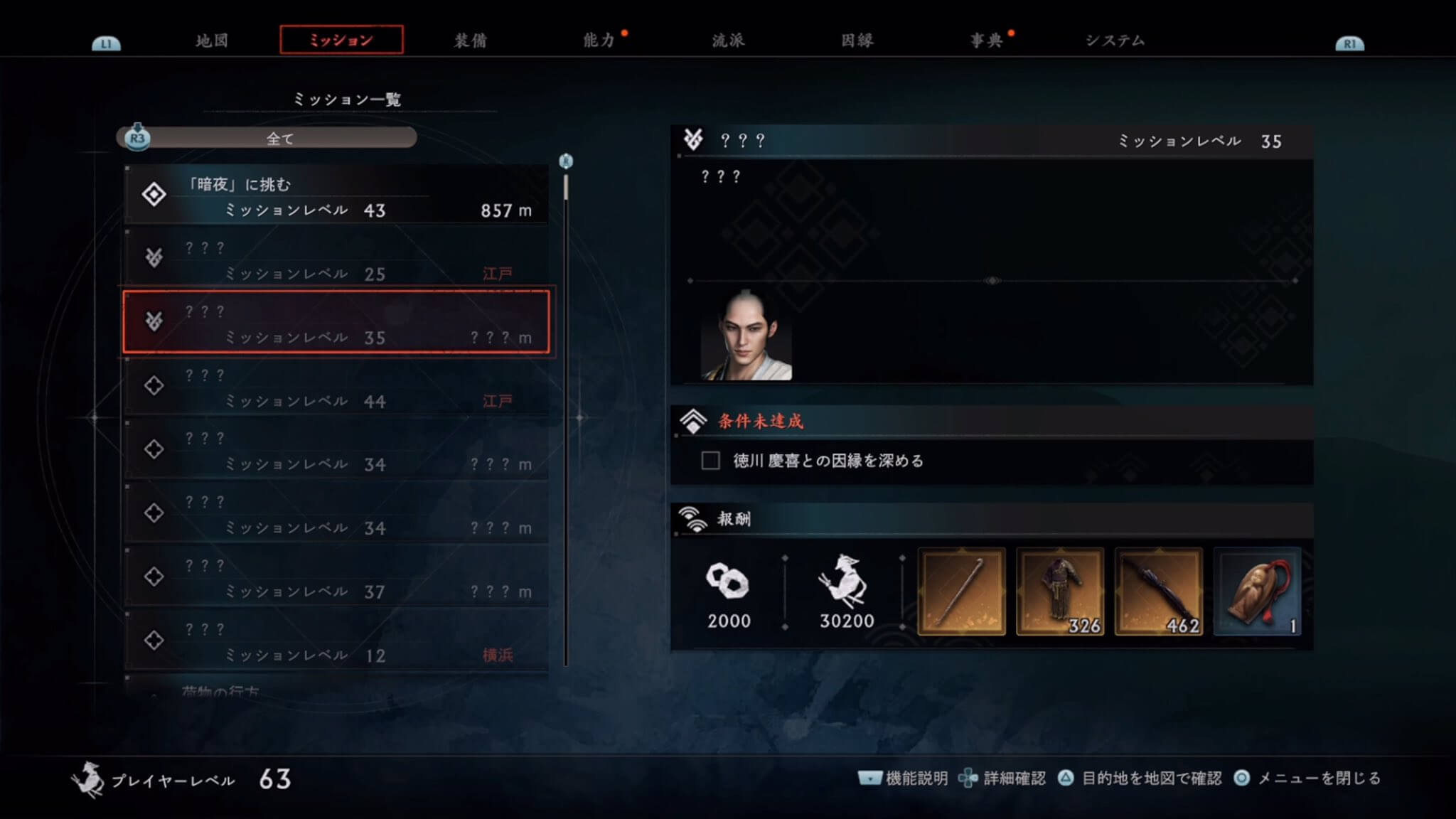View the firearm reward marked 462

pyautogui.click(x=1159, y=591)
